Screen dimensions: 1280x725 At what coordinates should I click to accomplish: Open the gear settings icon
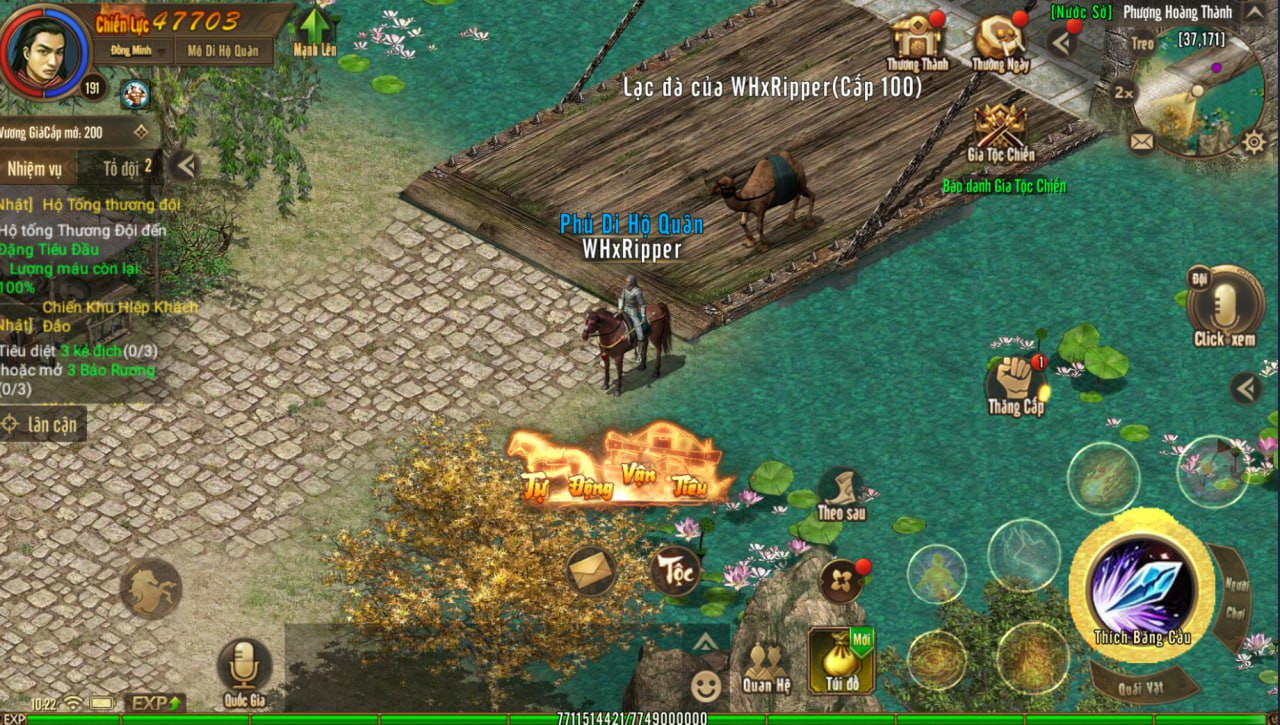(x=1253, y=142)
